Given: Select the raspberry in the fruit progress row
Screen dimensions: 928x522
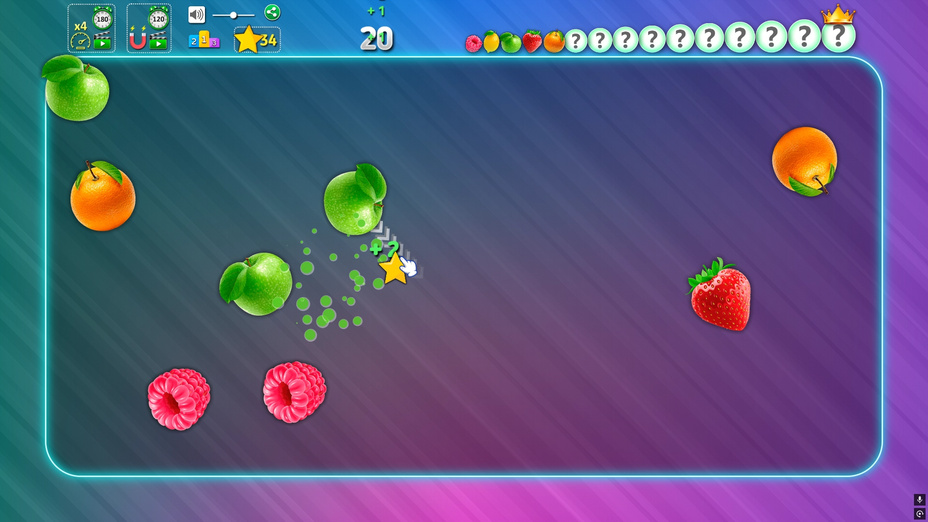Looking at the screenshot, I should click(x=473, y=43).
